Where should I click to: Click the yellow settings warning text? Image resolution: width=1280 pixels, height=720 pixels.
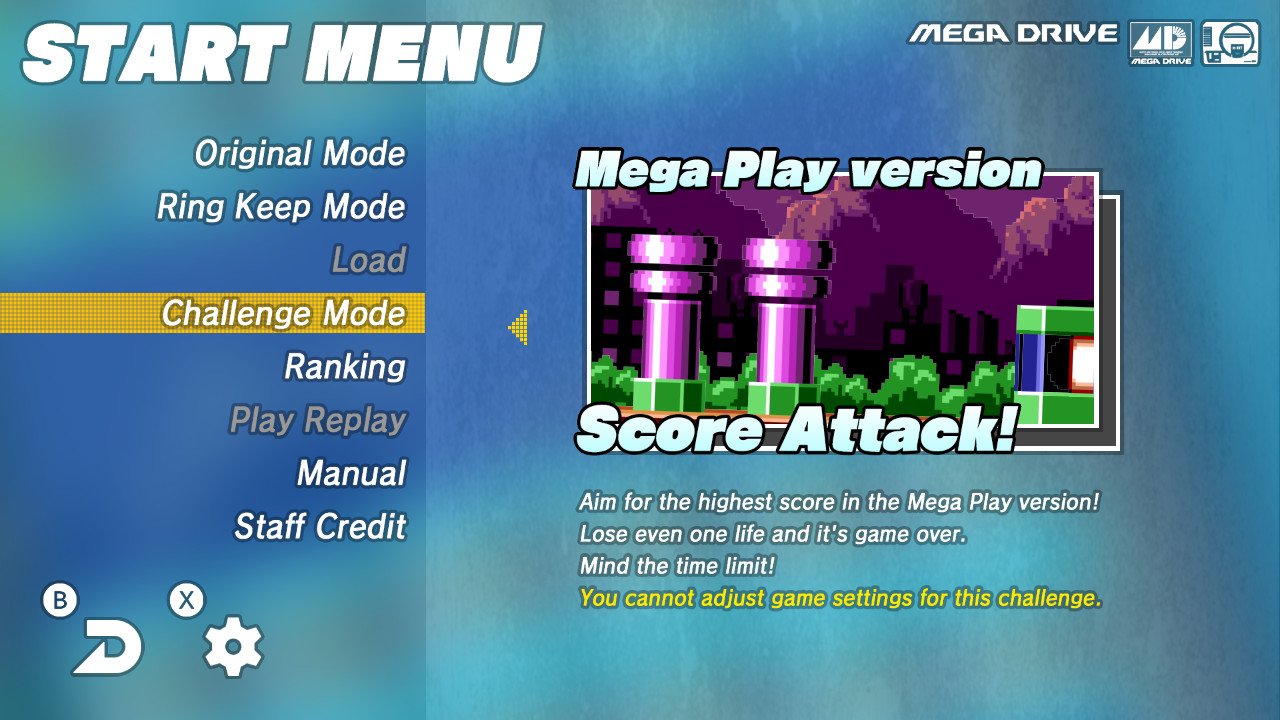[840, 598]
